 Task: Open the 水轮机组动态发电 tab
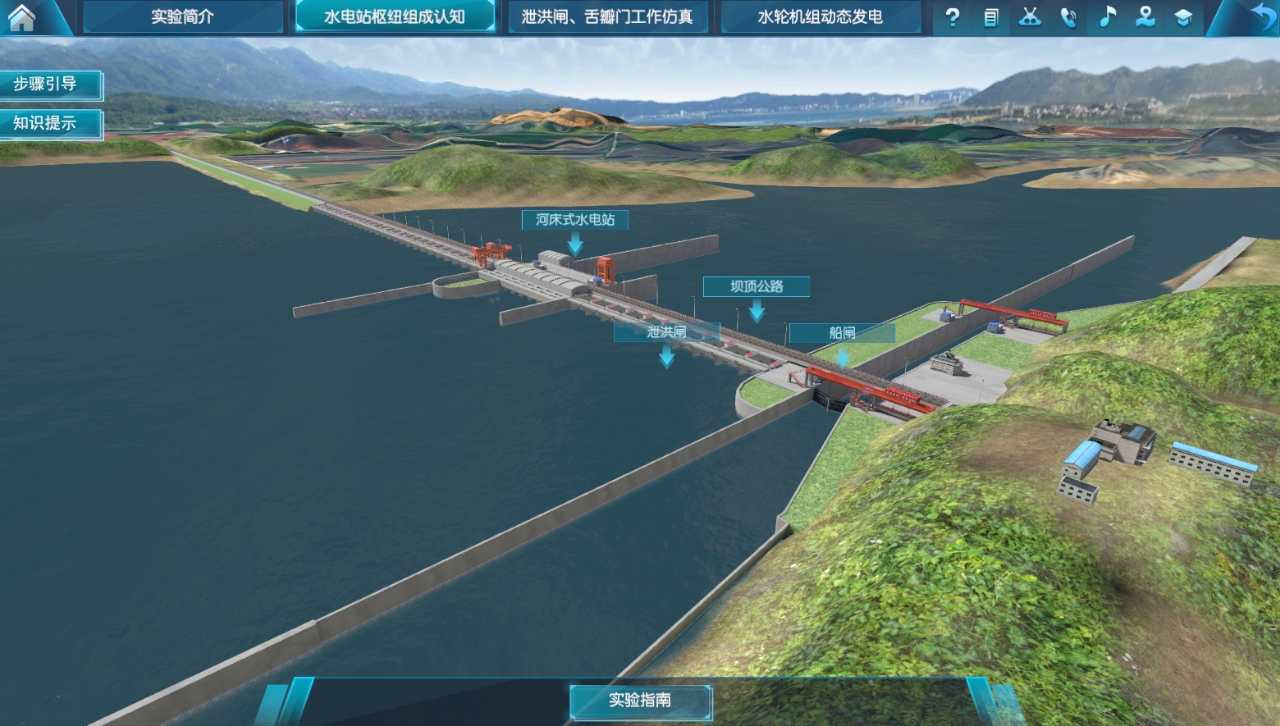[x=820, y=17]
